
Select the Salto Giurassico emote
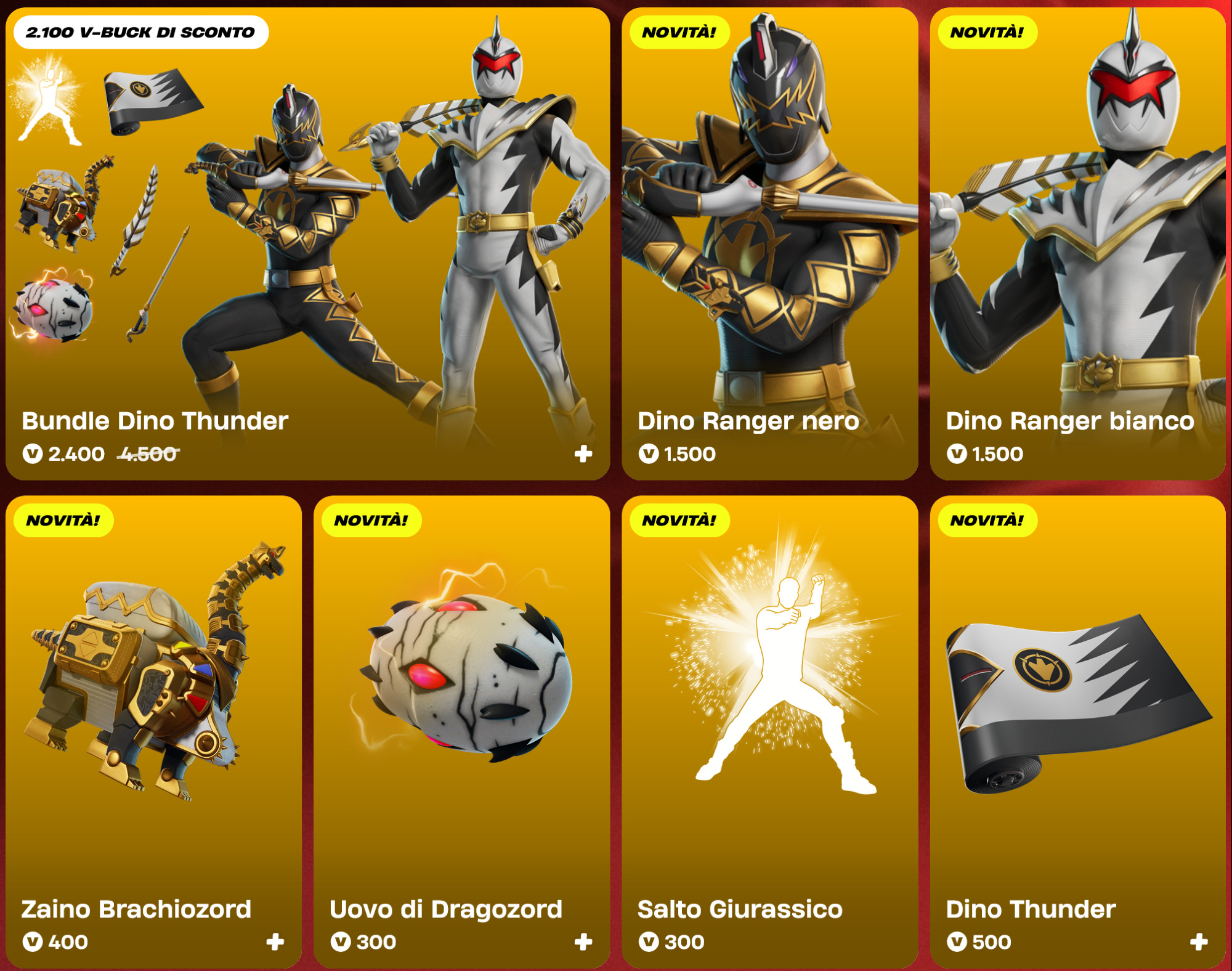click(769, 709)
